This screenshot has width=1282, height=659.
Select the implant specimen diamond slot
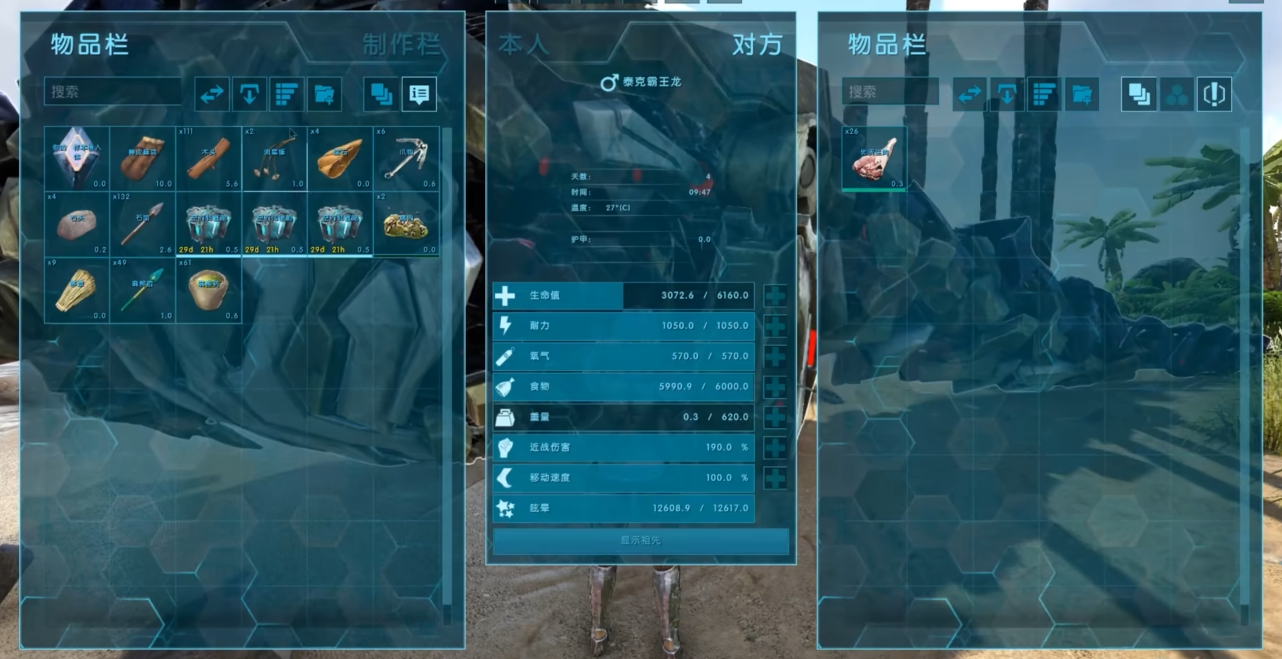pos(76,158)
